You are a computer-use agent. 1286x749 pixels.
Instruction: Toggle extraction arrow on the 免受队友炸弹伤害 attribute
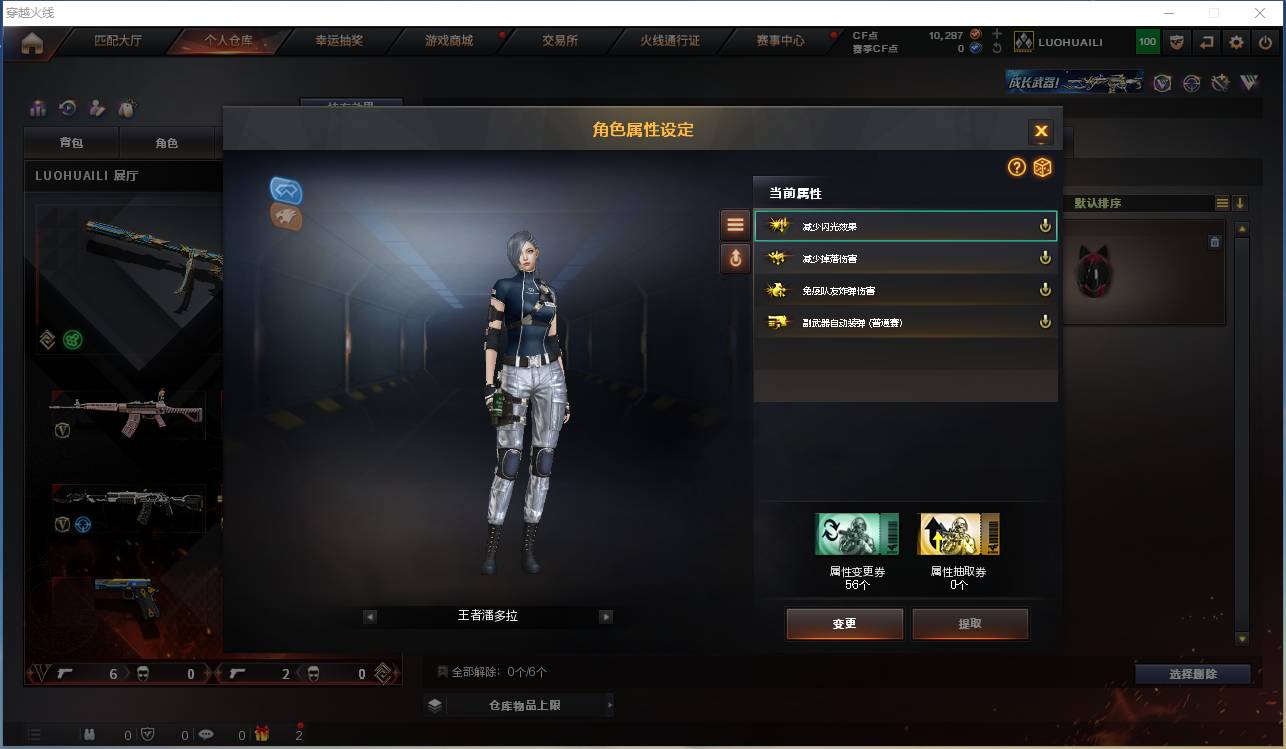coord(1045,289)
